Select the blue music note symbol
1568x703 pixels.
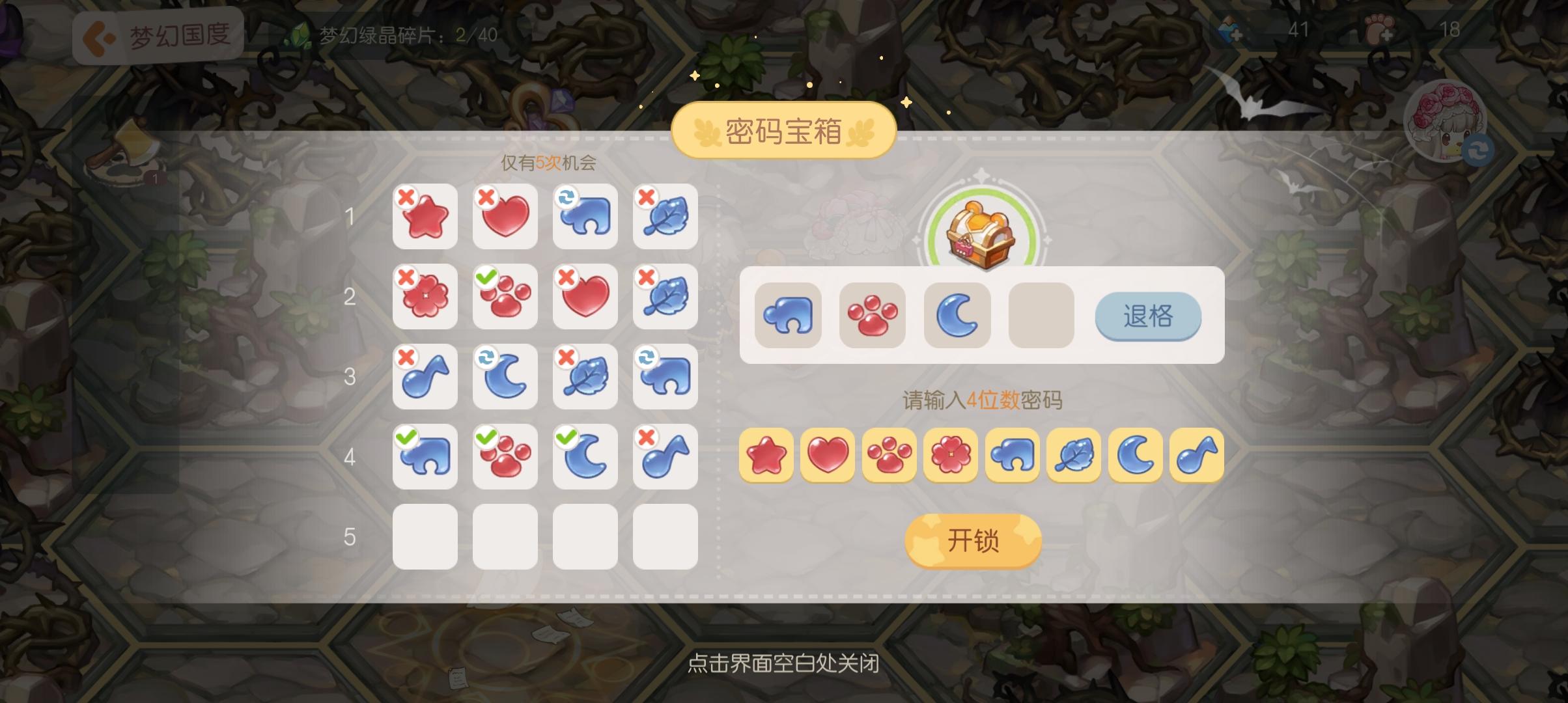(1196, 456)
